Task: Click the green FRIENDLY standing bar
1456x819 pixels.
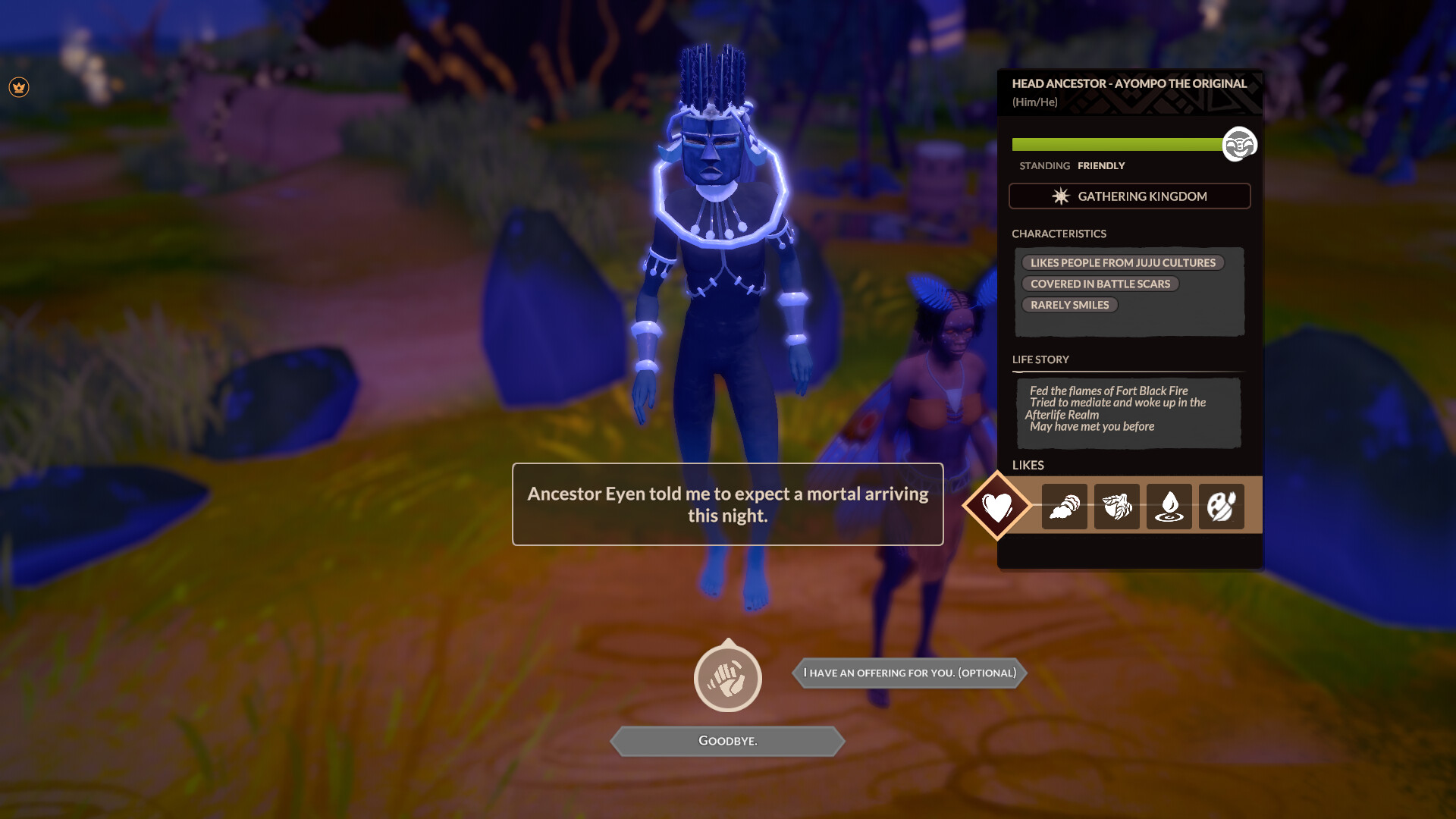Action: point(1115,143)
